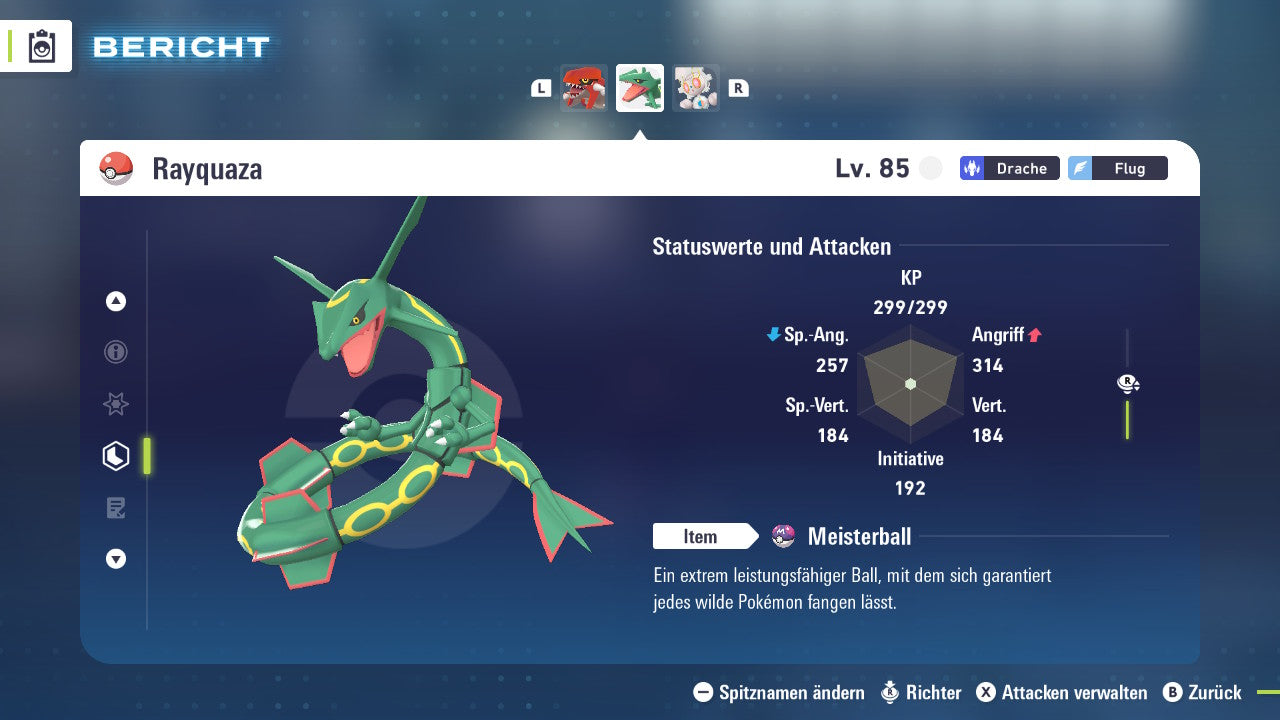Open the Richter judge function
1280x720 pixels.
(x=921, y=692)
